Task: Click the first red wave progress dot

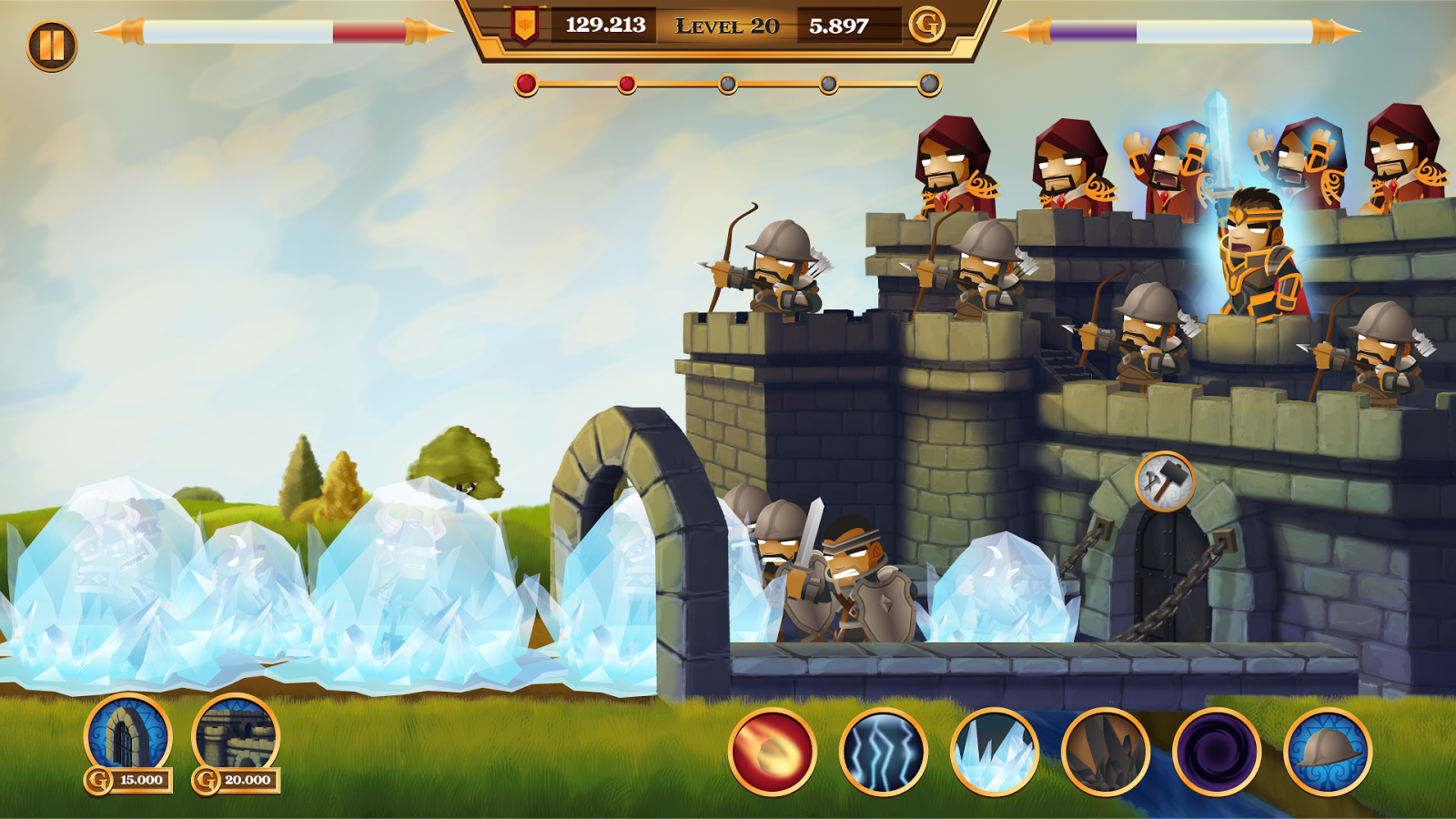Action: [526, 85]
